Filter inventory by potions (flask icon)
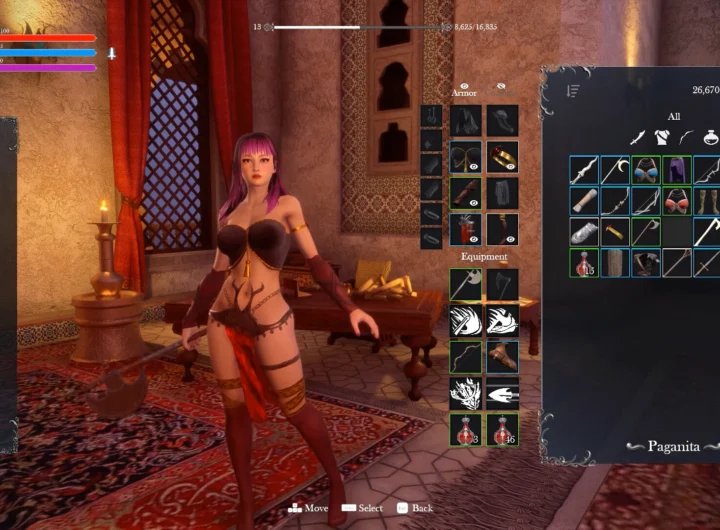The height and width of the screenshot is (530, 720). click(x=709, y=137)
